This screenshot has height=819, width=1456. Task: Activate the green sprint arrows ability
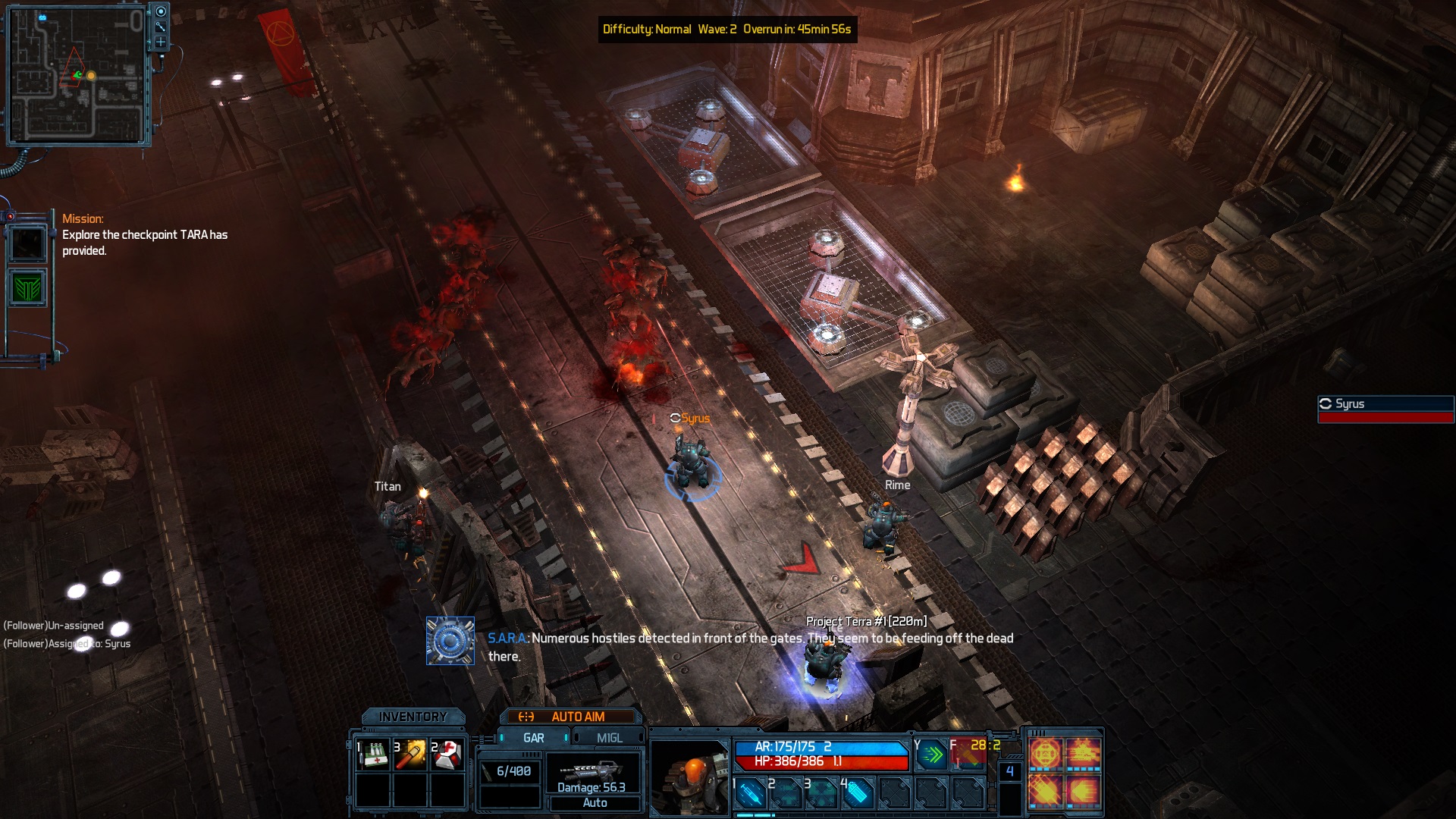[932, 755]
